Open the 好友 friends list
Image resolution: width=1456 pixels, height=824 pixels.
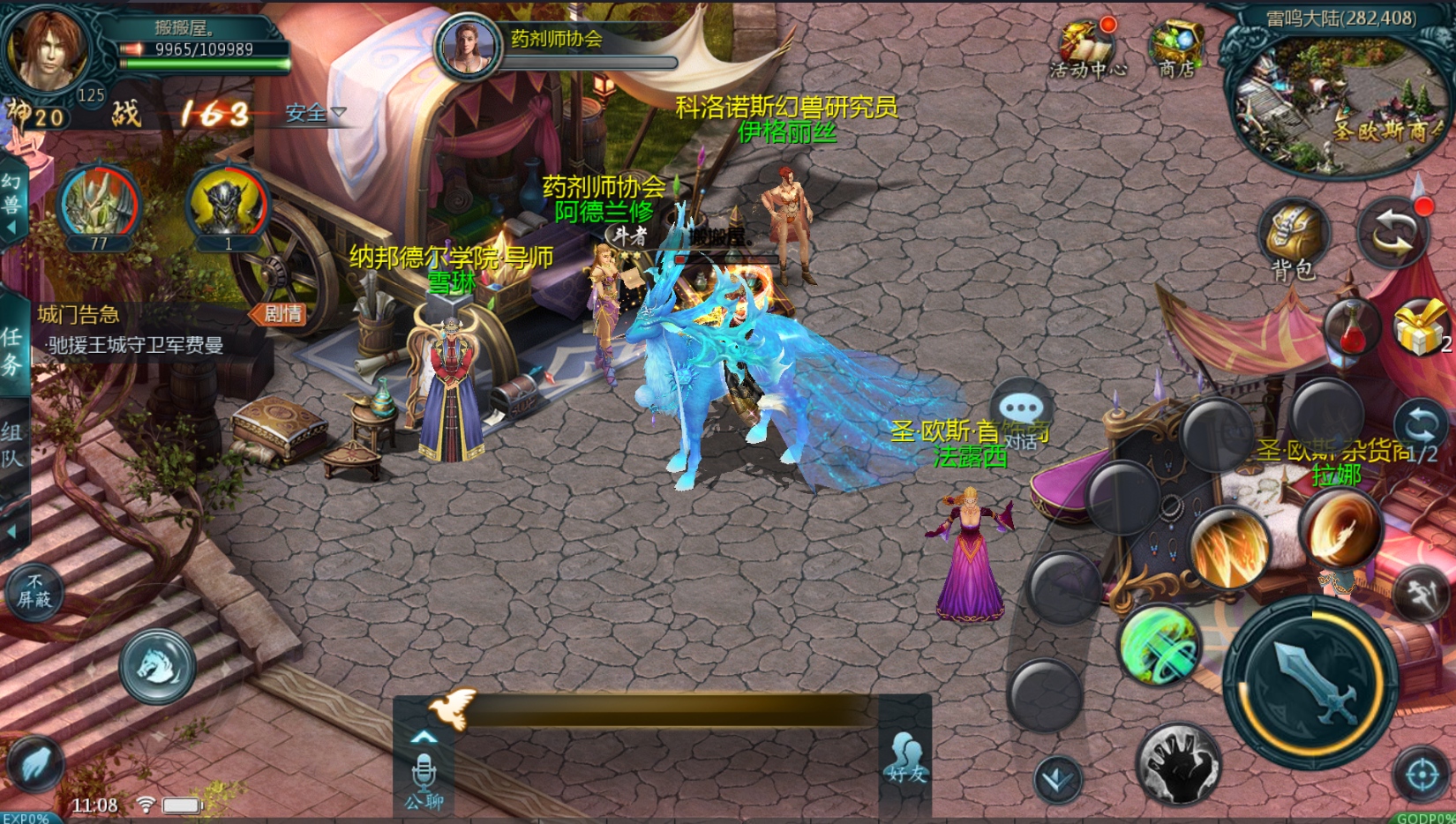coord(906,759)
